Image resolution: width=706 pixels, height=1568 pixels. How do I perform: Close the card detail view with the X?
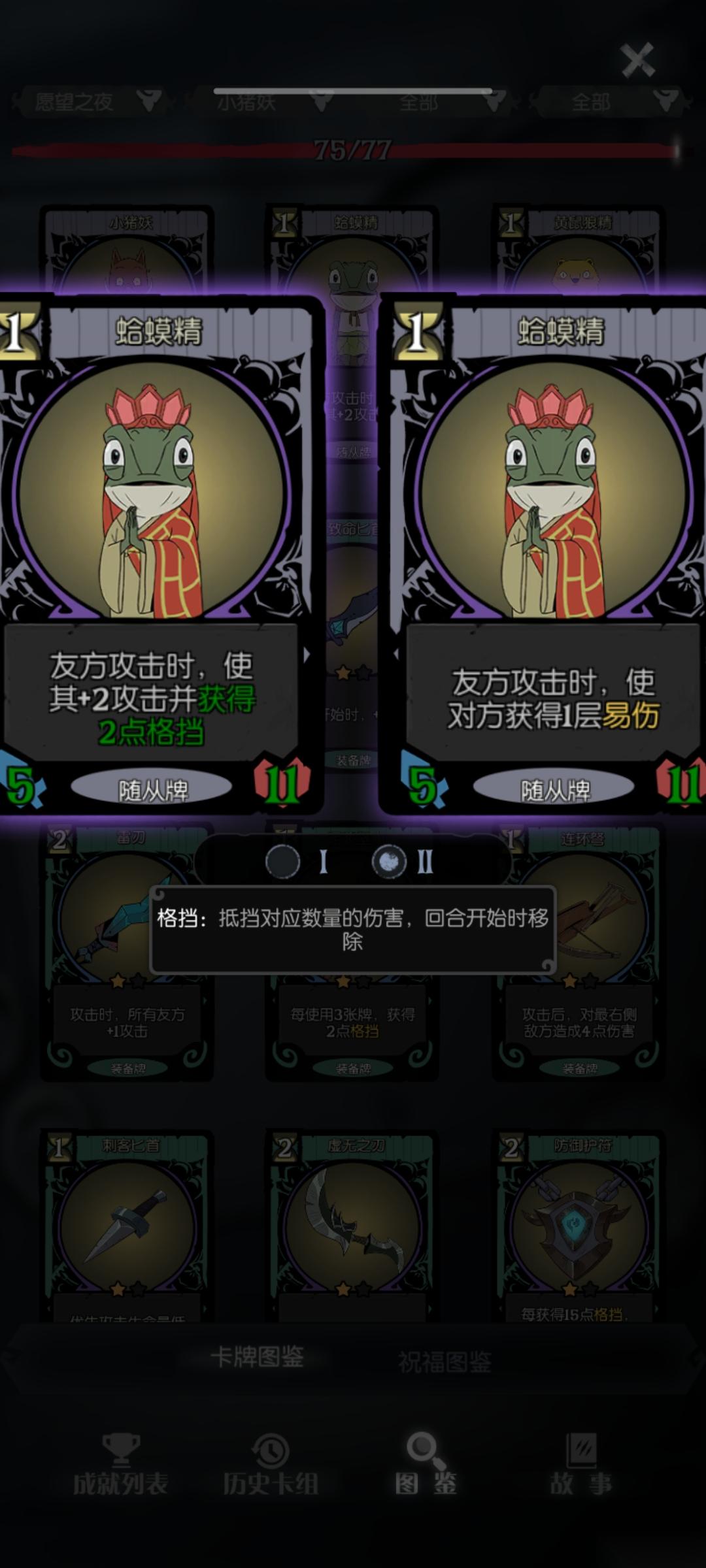[637, 60]
